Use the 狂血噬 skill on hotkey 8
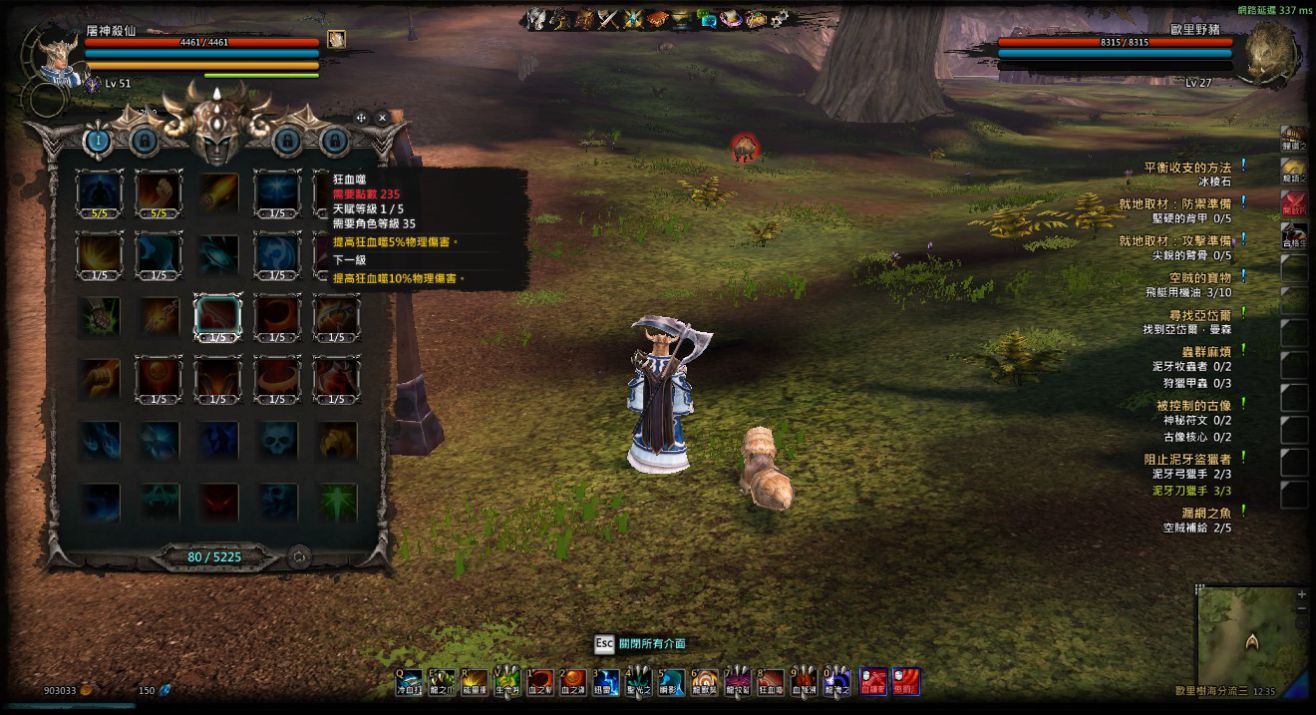1316x715 pixels. click(771, 682)
